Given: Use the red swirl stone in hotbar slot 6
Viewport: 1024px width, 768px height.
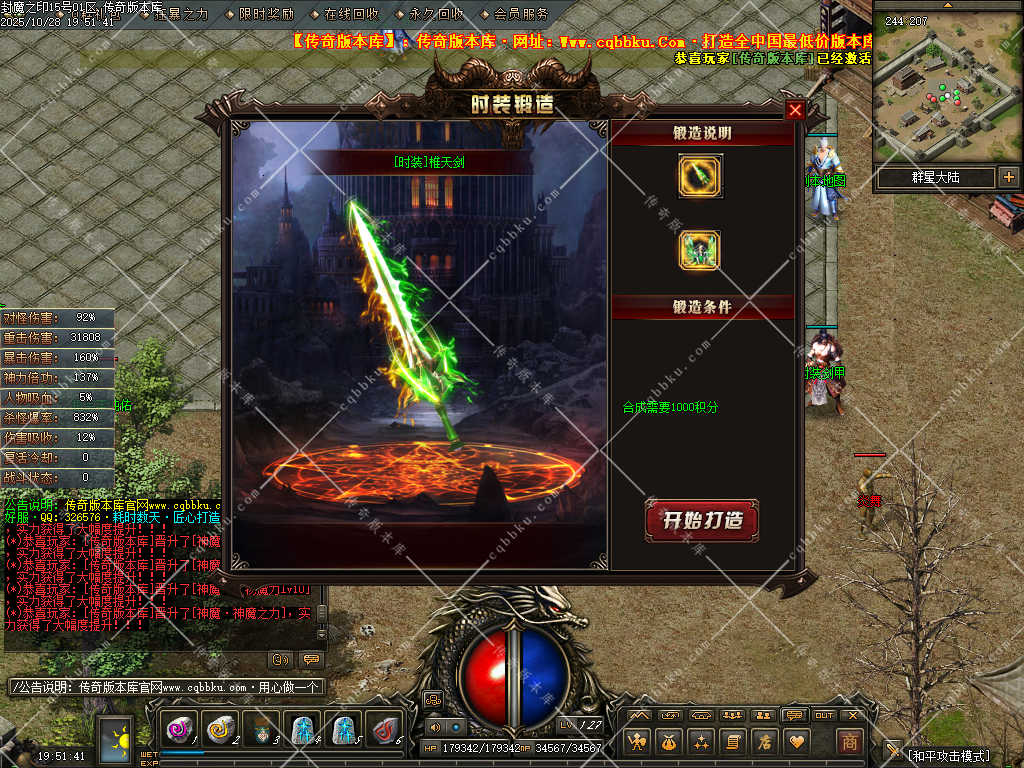Looking at the screenshot, I should tap(383, 730).
